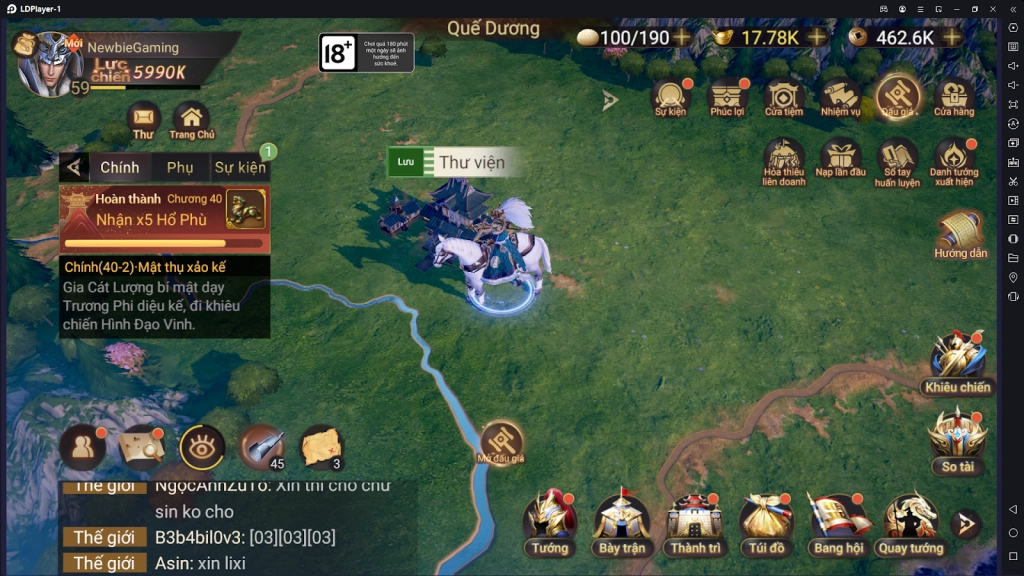Screen dimensions: 1024x576
Task: Open the Sự kiện events icon
Action: (671, 97)
